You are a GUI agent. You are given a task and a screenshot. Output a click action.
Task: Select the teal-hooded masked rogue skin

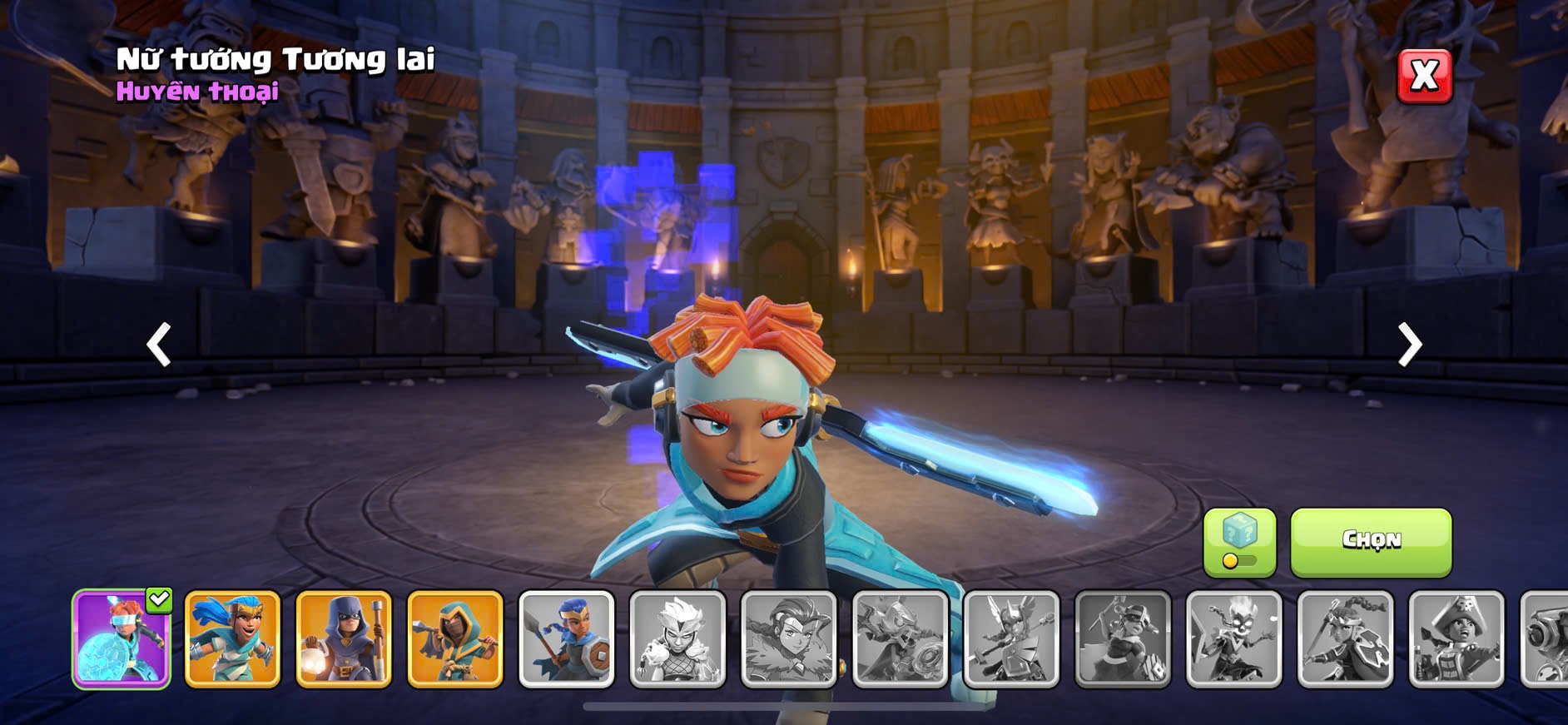click(x=455, y=638)
